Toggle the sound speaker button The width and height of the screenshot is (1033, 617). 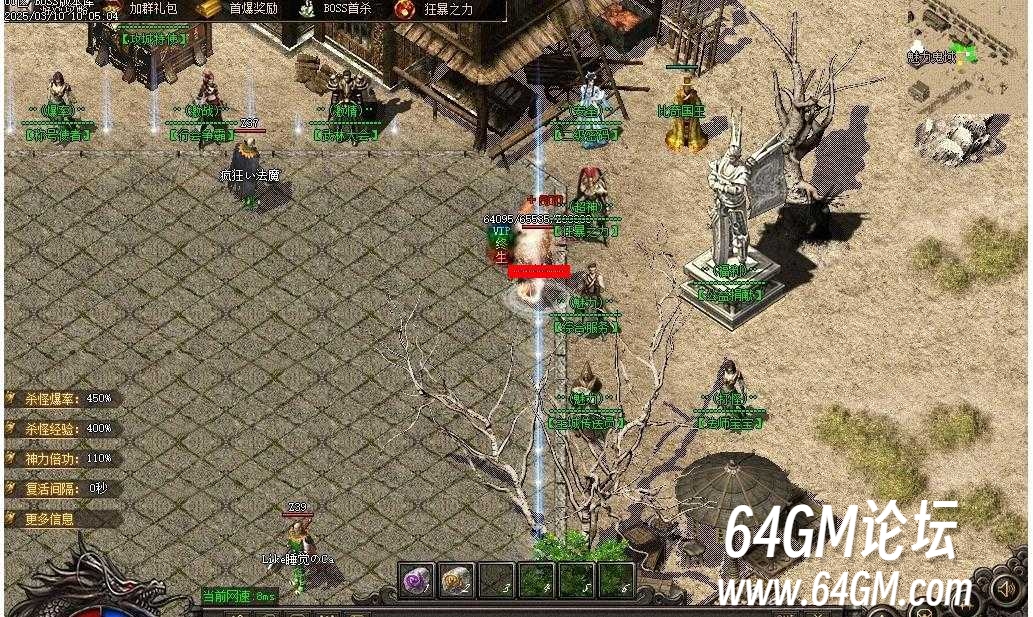(x=1006, y=589)
